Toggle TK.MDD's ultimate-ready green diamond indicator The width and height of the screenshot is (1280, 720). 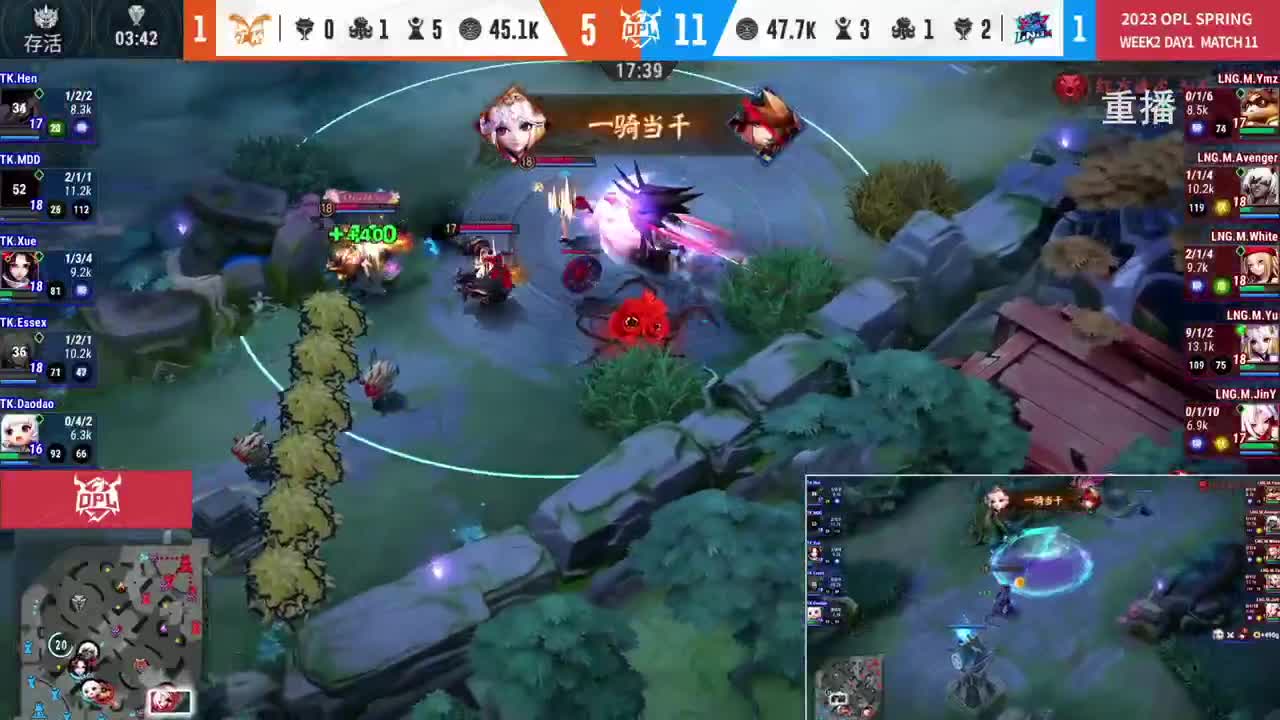click(39, 177)
